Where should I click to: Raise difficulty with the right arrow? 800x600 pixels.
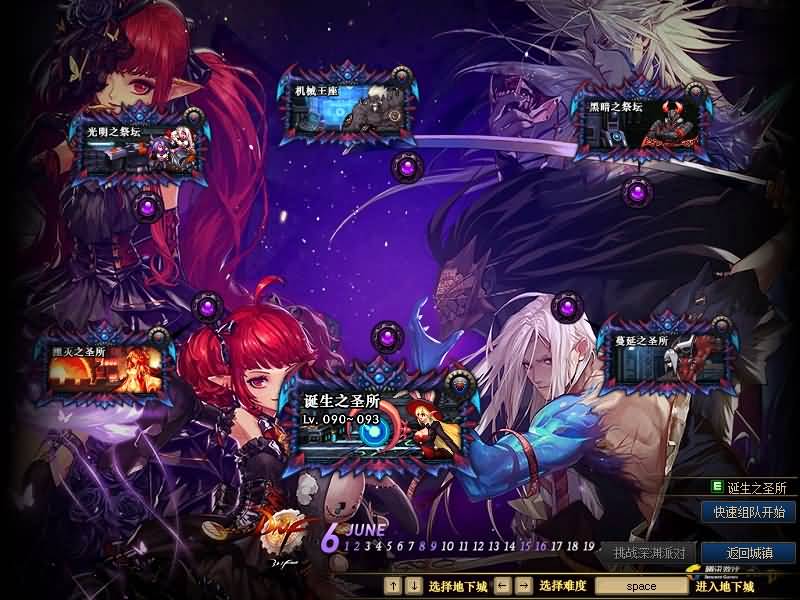(x=523, y=585)
